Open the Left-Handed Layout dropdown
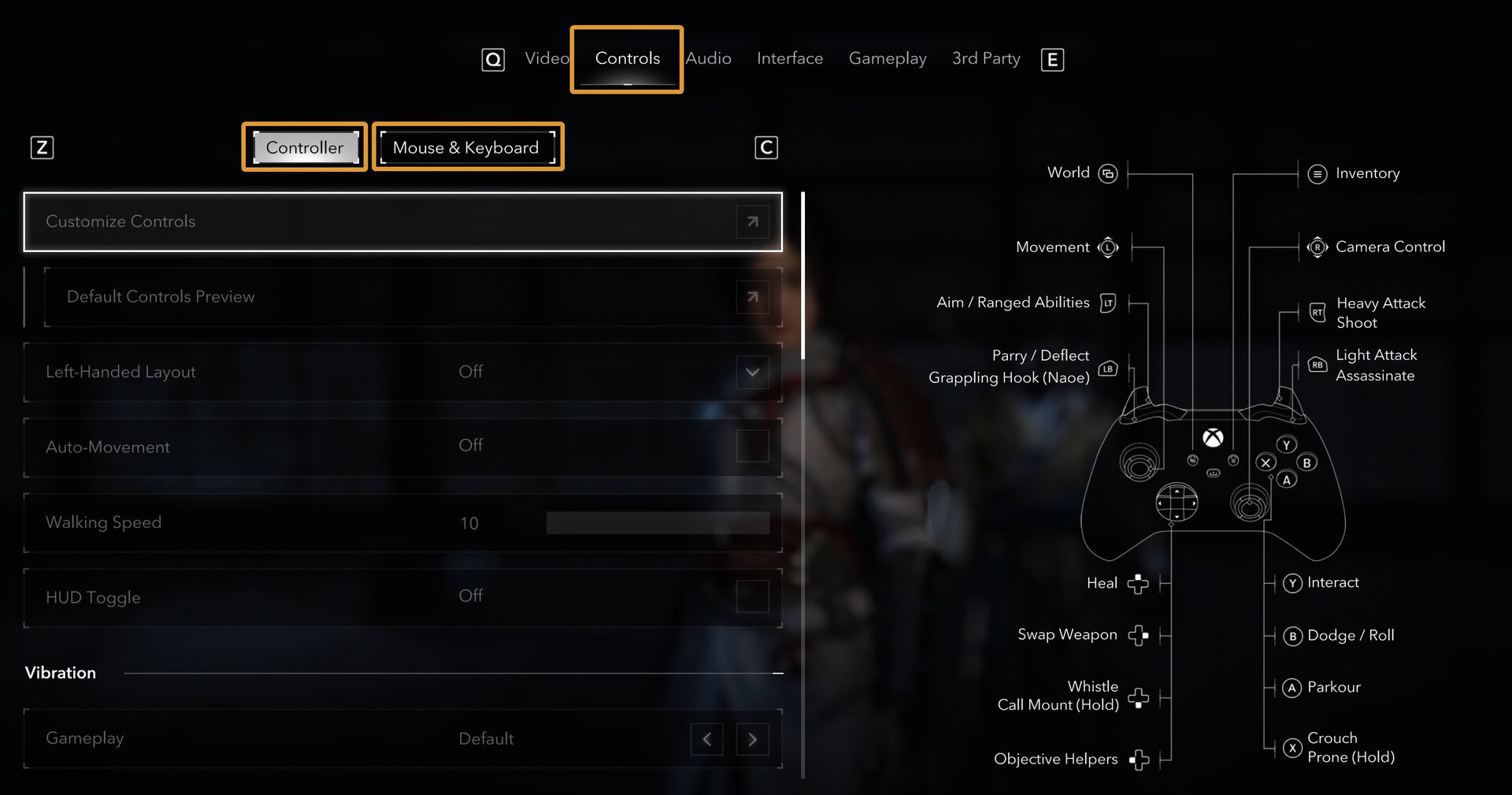1512x795 pixels. (x=751, y=372)
